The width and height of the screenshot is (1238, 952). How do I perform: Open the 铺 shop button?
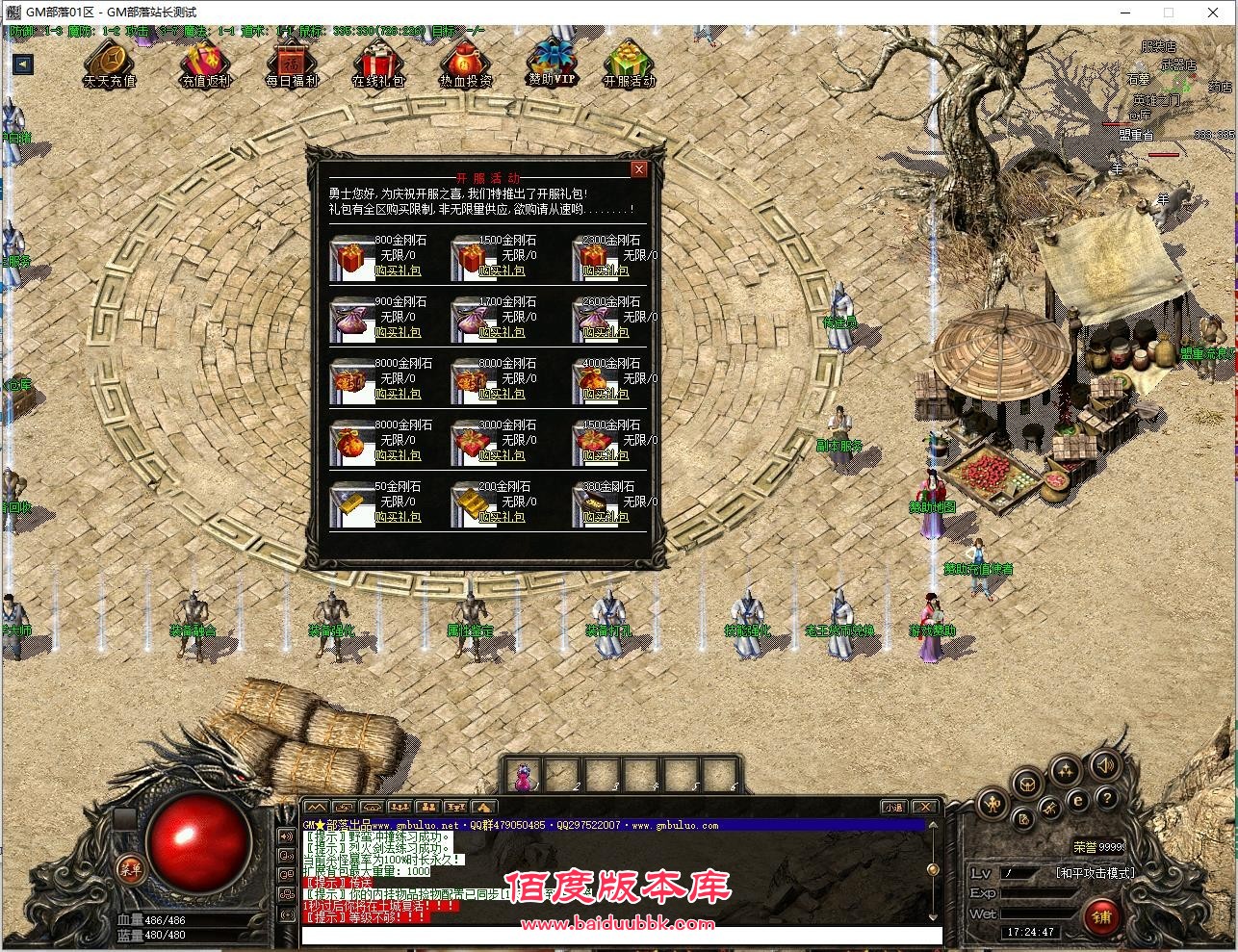click(1101, 916)
